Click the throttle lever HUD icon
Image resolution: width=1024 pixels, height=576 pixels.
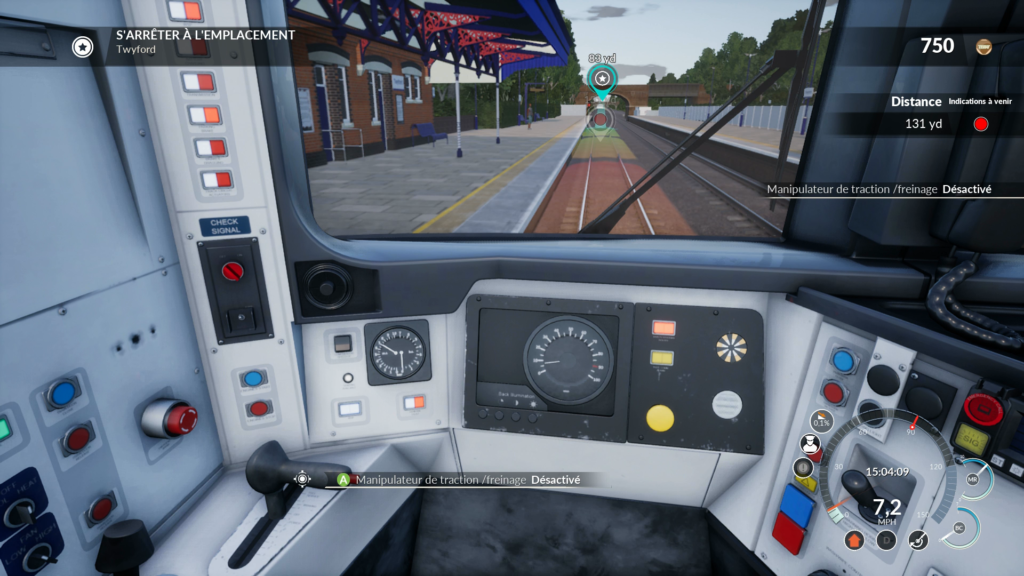tap(918, 540)
